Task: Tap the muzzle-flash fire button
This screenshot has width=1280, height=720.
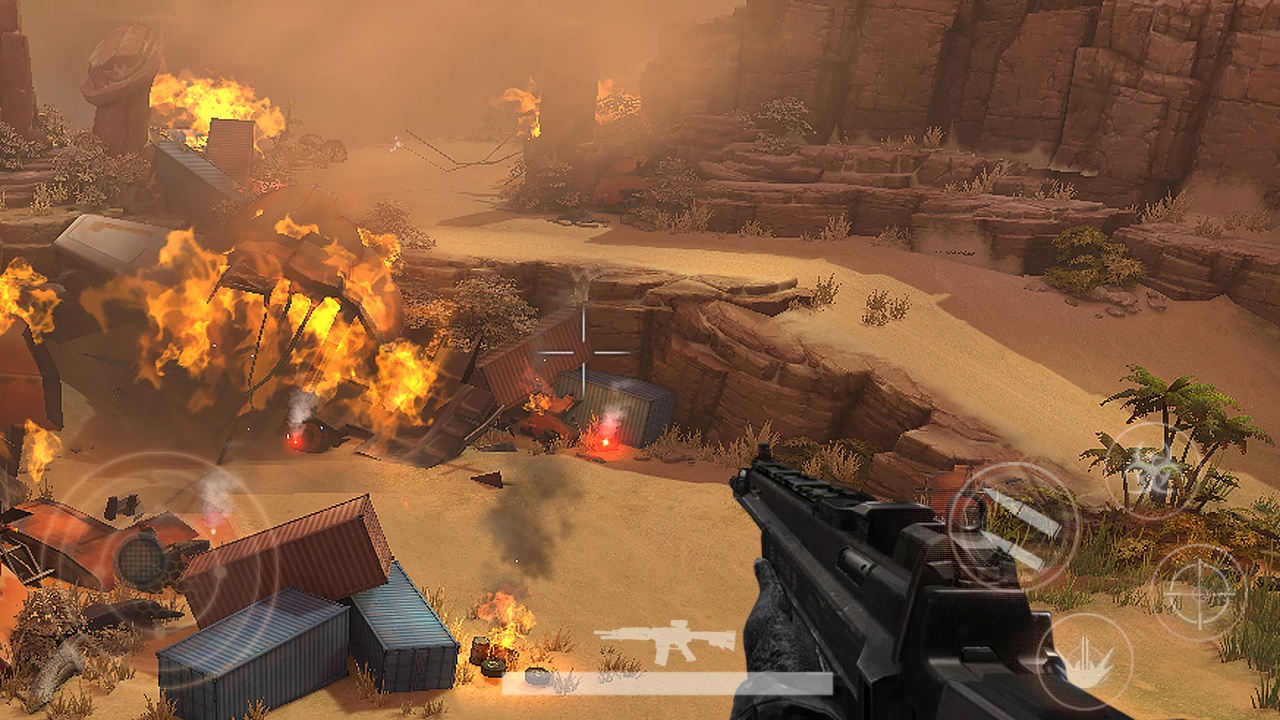Action: pyautogui.click(x=1085, y=661)
